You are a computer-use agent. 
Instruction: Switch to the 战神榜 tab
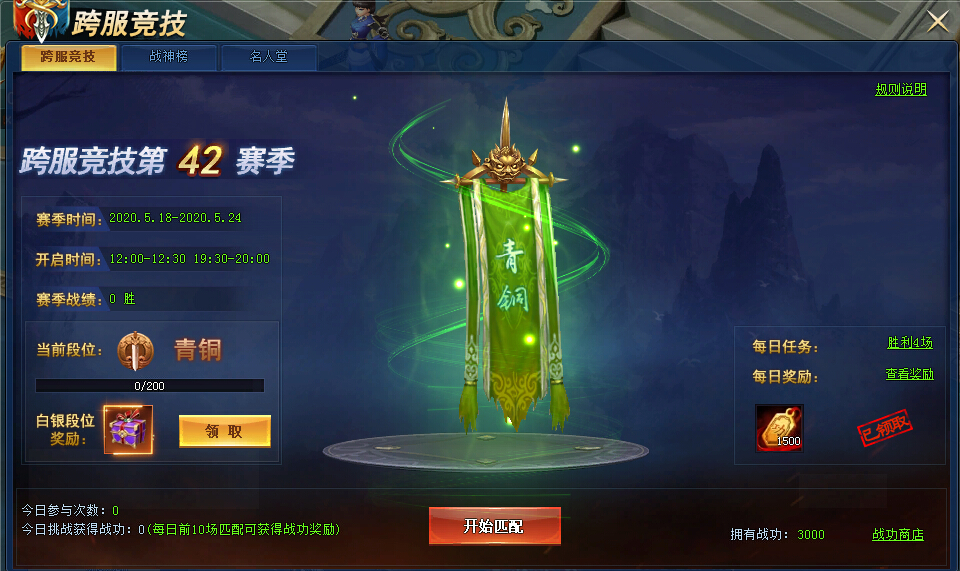click(169, 57)
